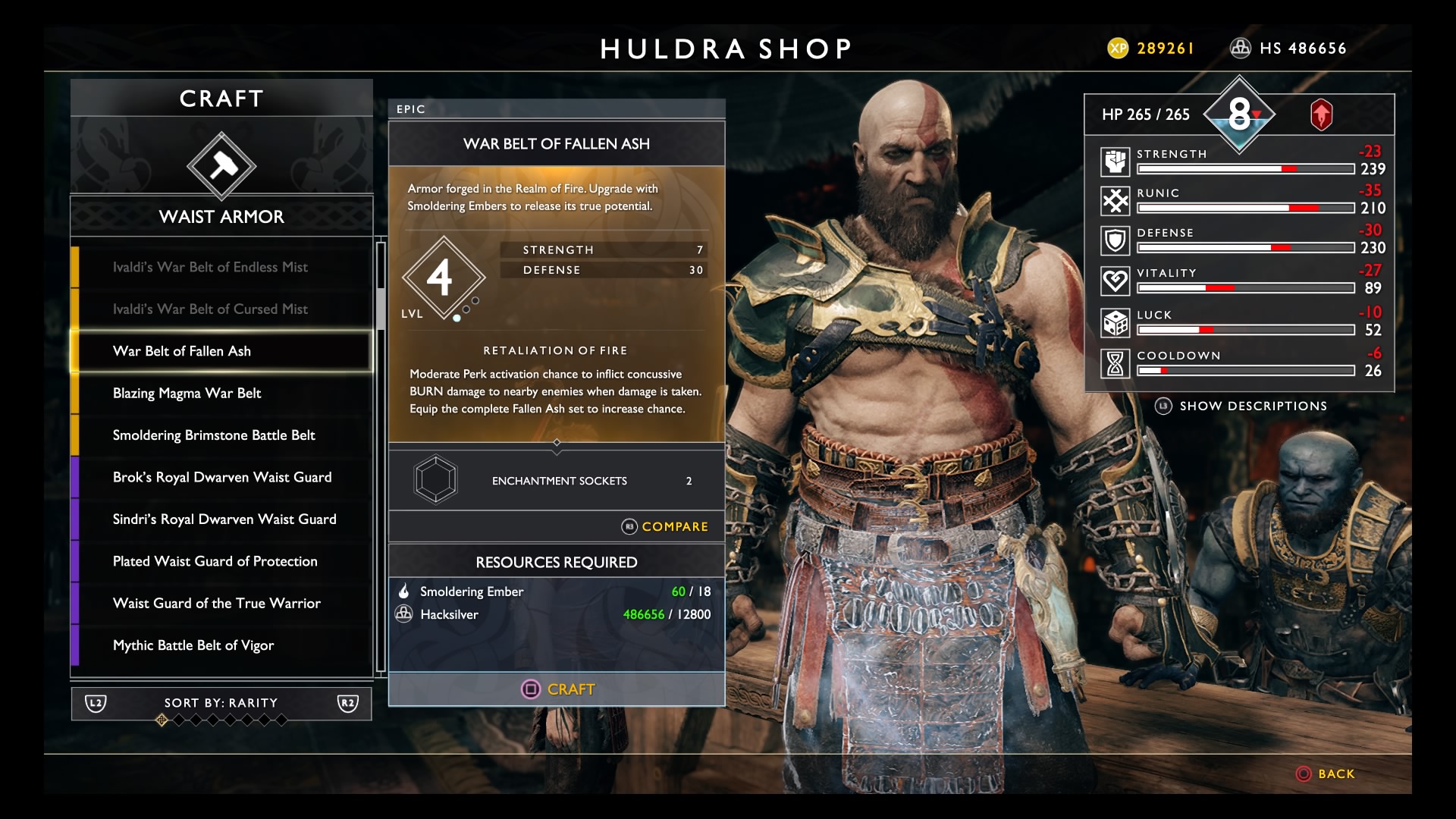
Task: Select Plated Waist Guard of Protection
Action: point(215,562)
